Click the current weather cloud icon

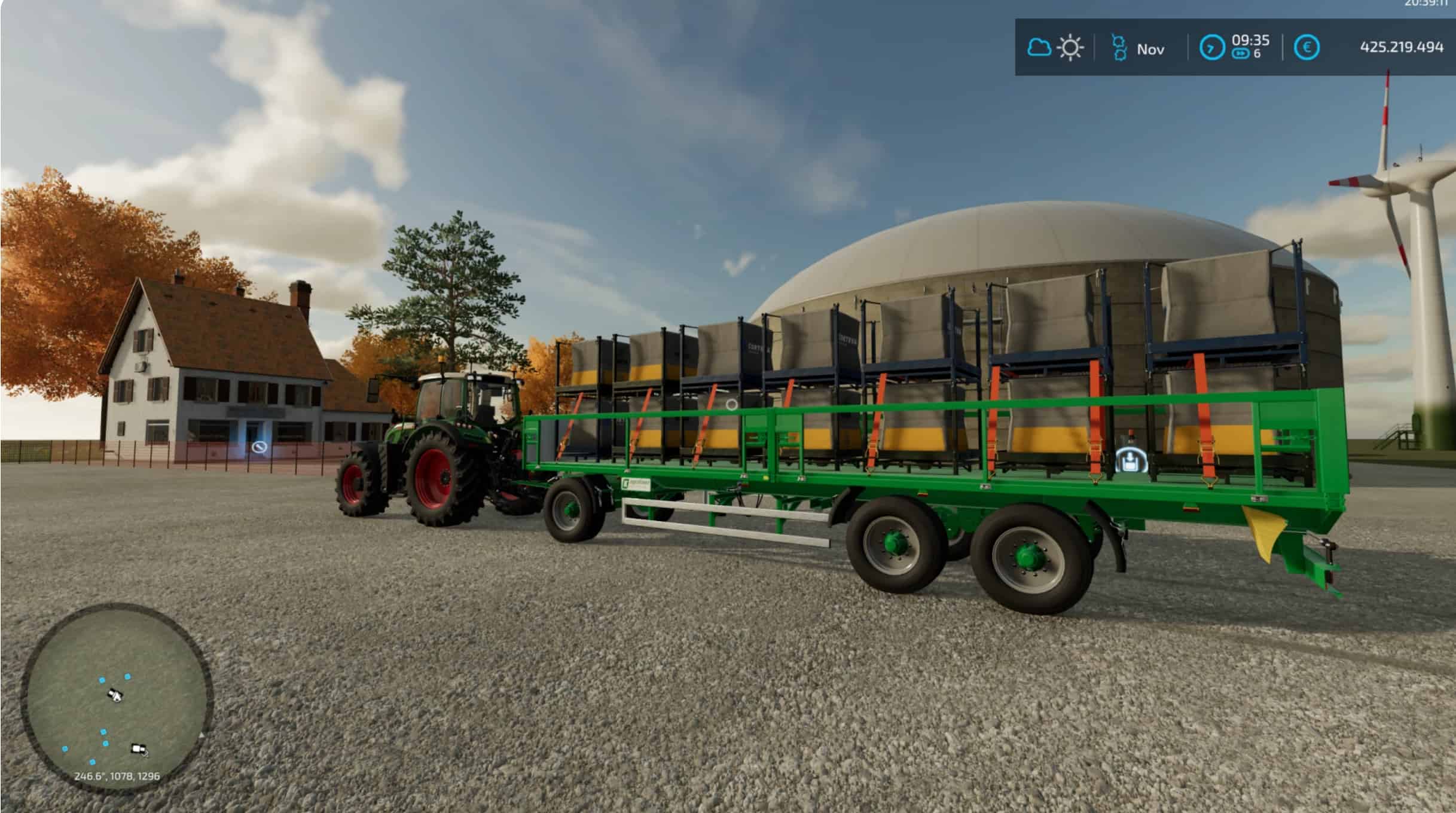(x=1040, y=47)
